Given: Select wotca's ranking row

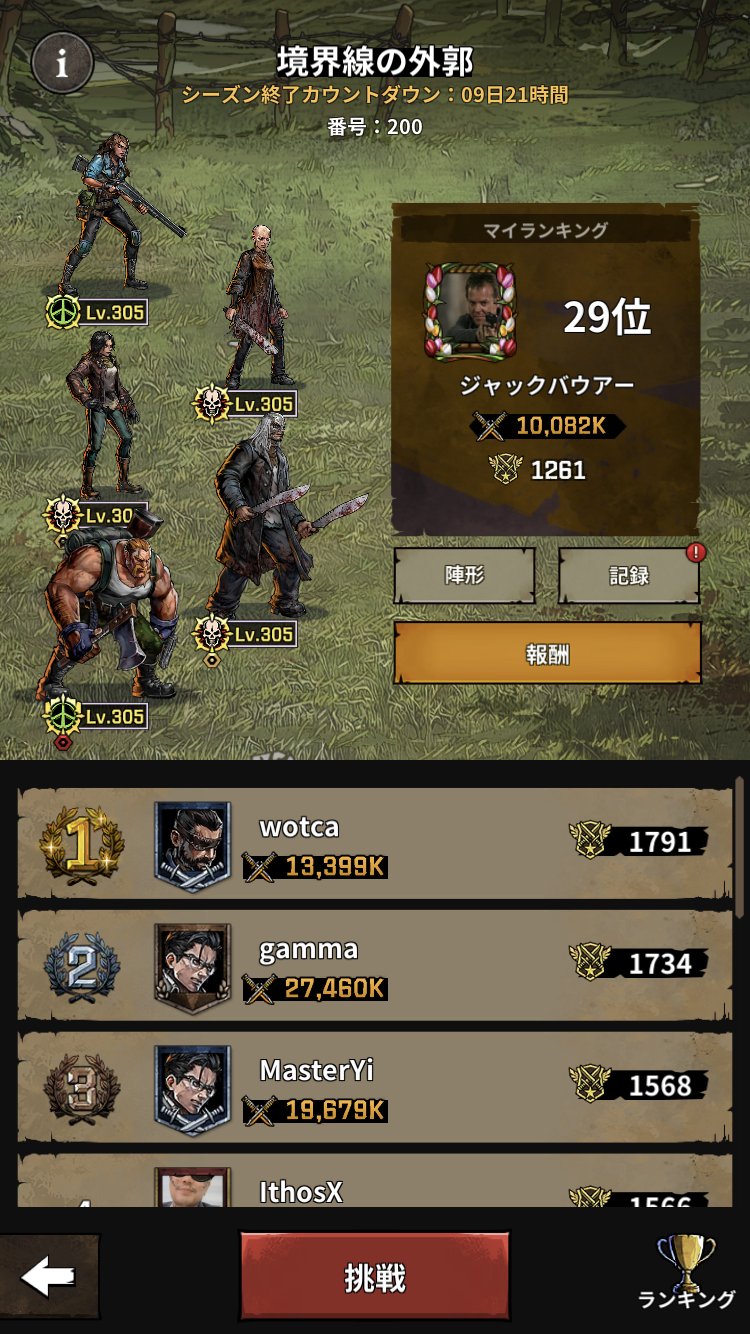Looking at the screenshot, I should 375,843.
